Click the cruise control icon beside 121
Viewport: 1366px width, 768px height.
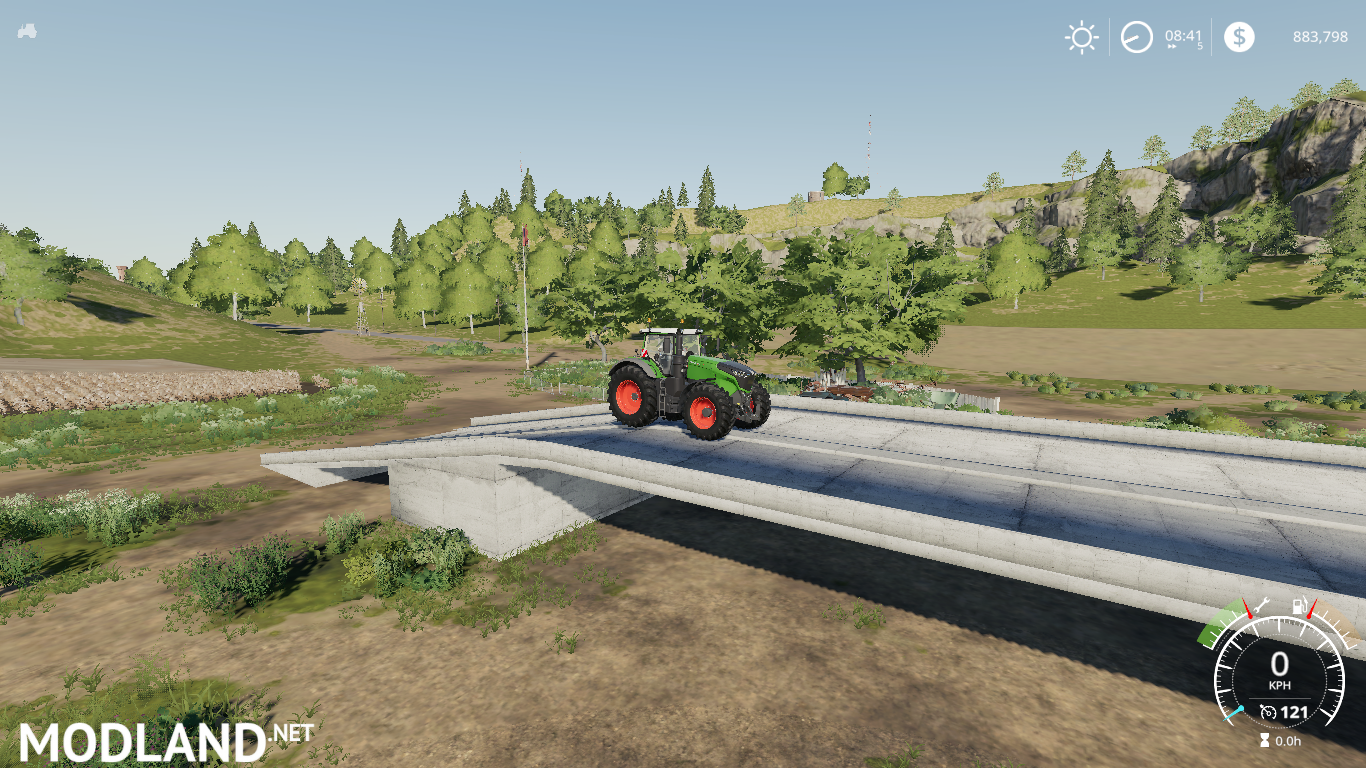pos(1268,712)
